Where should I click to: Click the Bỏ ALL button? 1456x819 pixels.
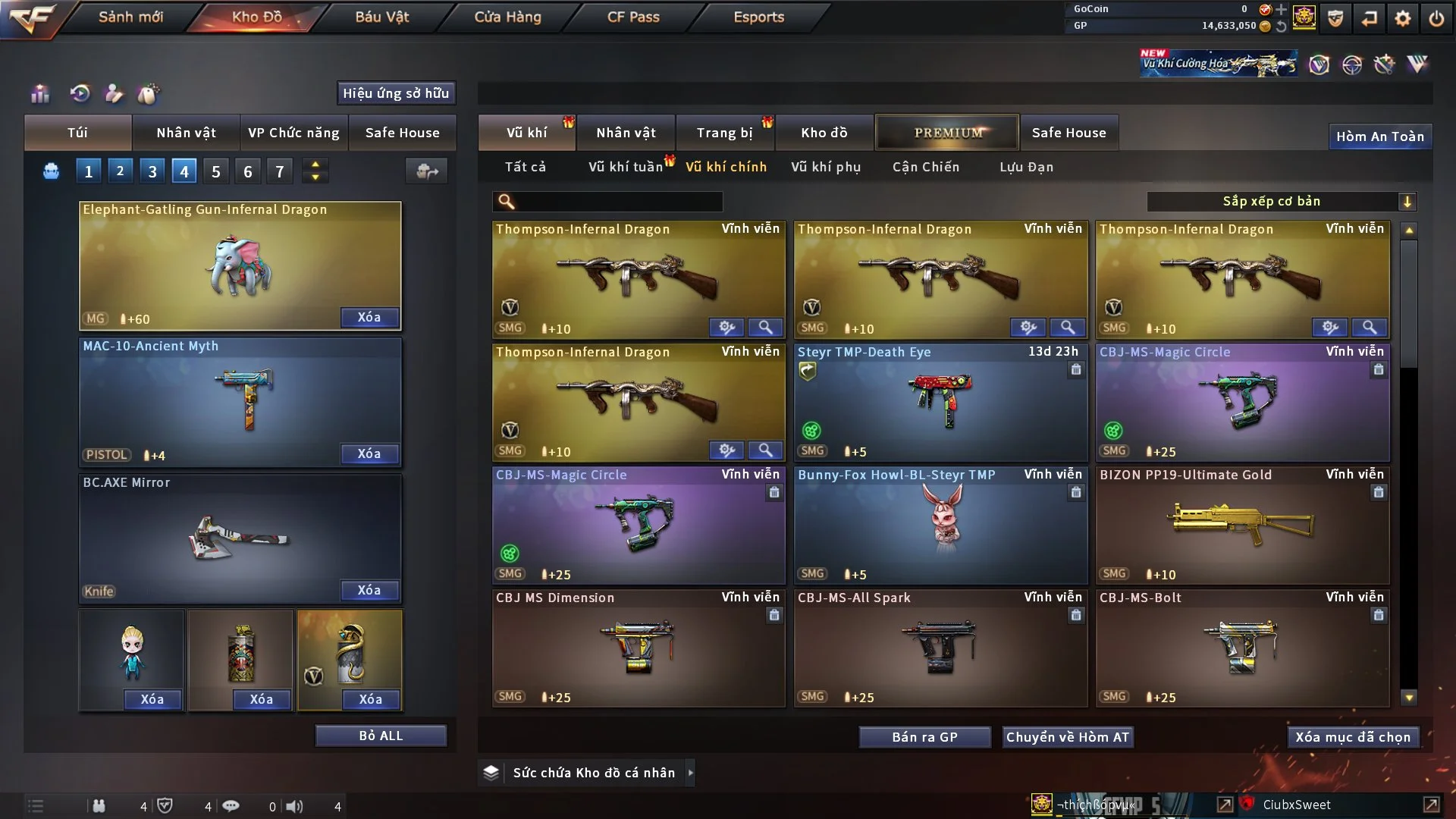point(381,736)
